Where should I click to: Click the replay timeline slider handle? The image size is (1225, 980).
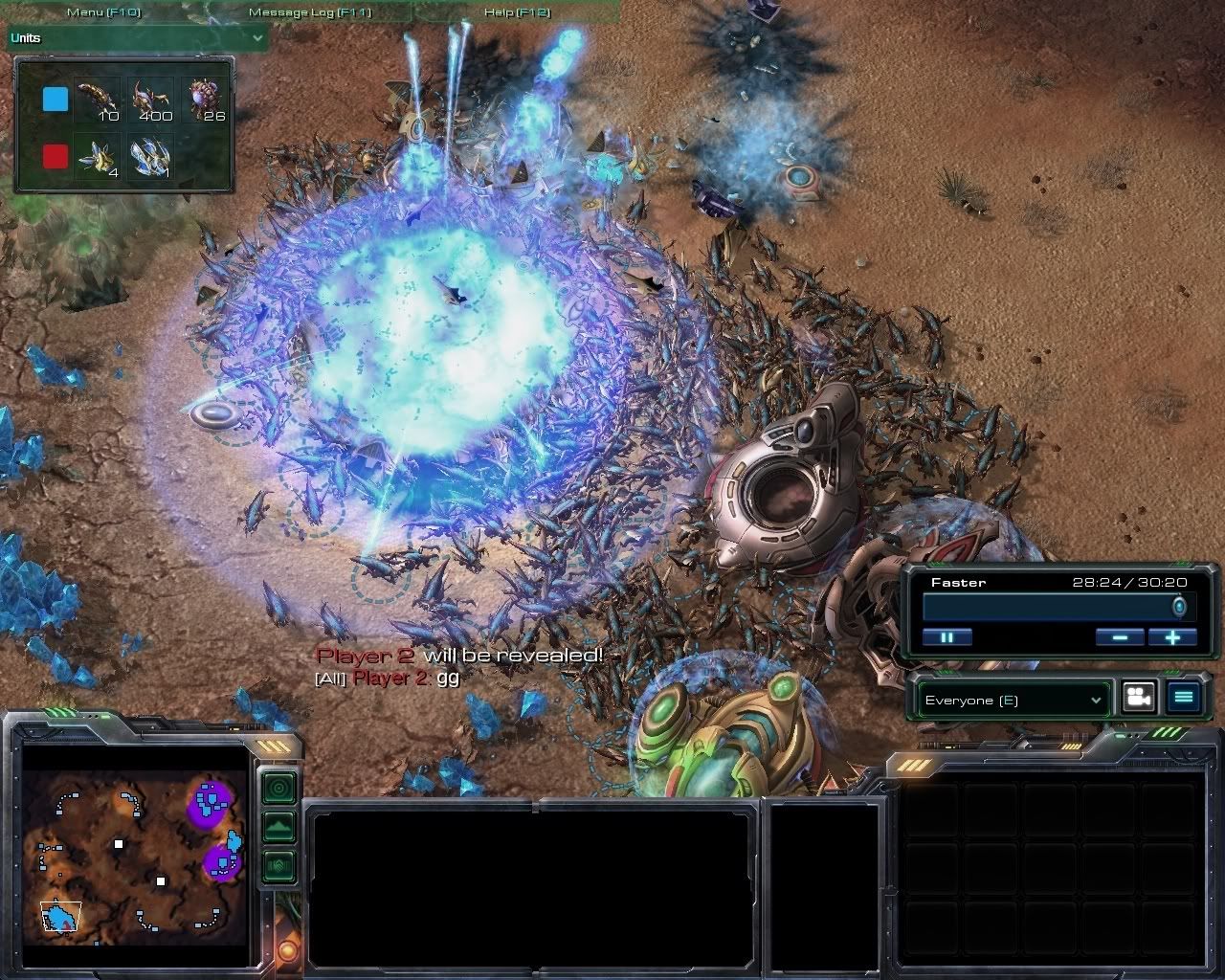1179,607
